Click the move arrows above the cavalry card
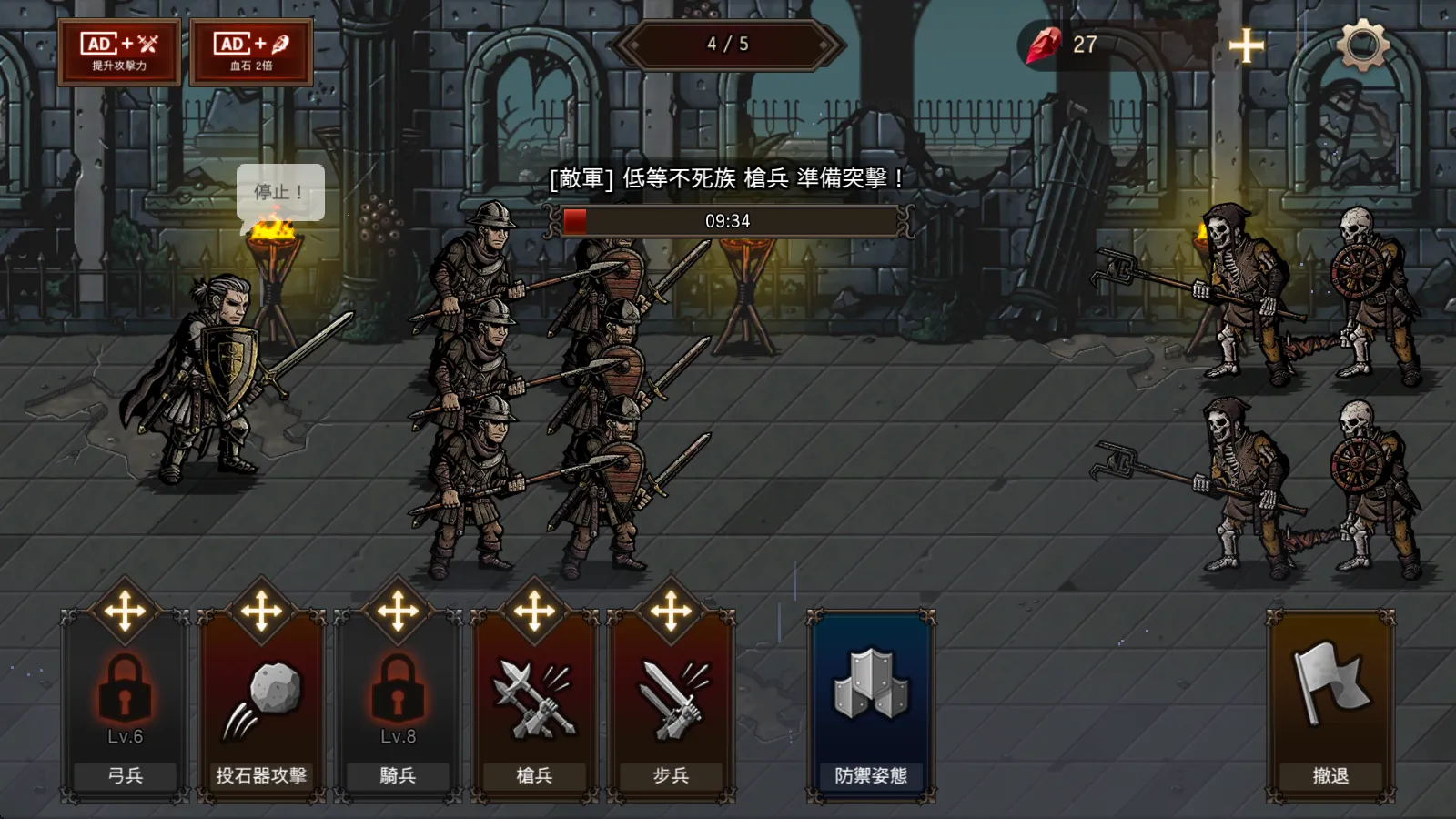The image size is (1456, 819). tap(398, 611)
